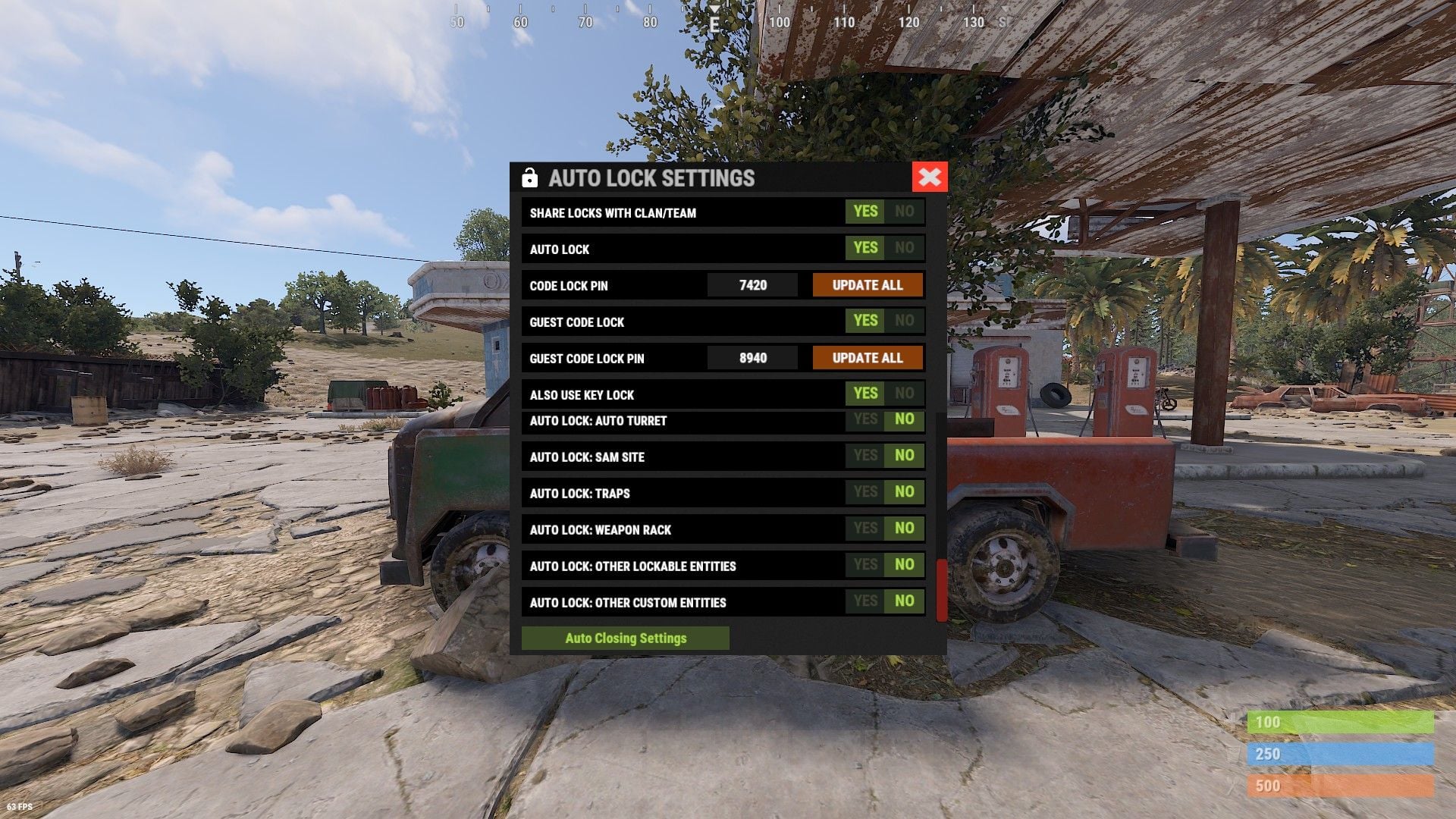Edit the Code Lock PIN field

tap(752, 285)
